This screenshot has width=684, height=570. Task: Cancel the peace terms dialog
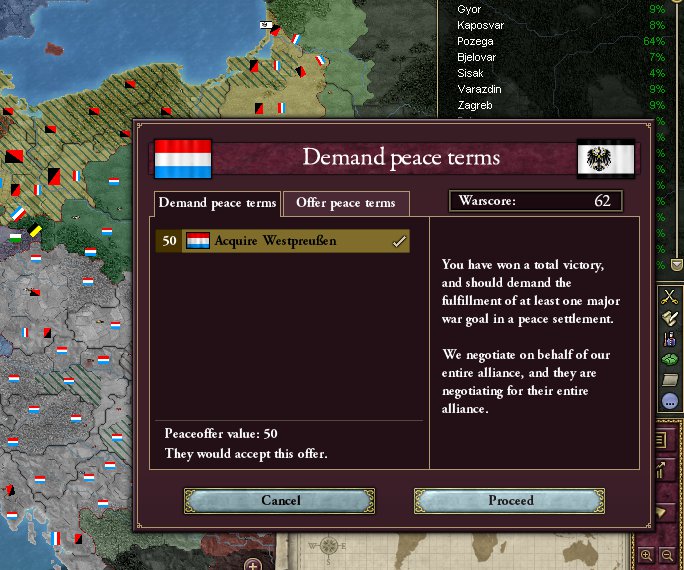tap(280, 500)
